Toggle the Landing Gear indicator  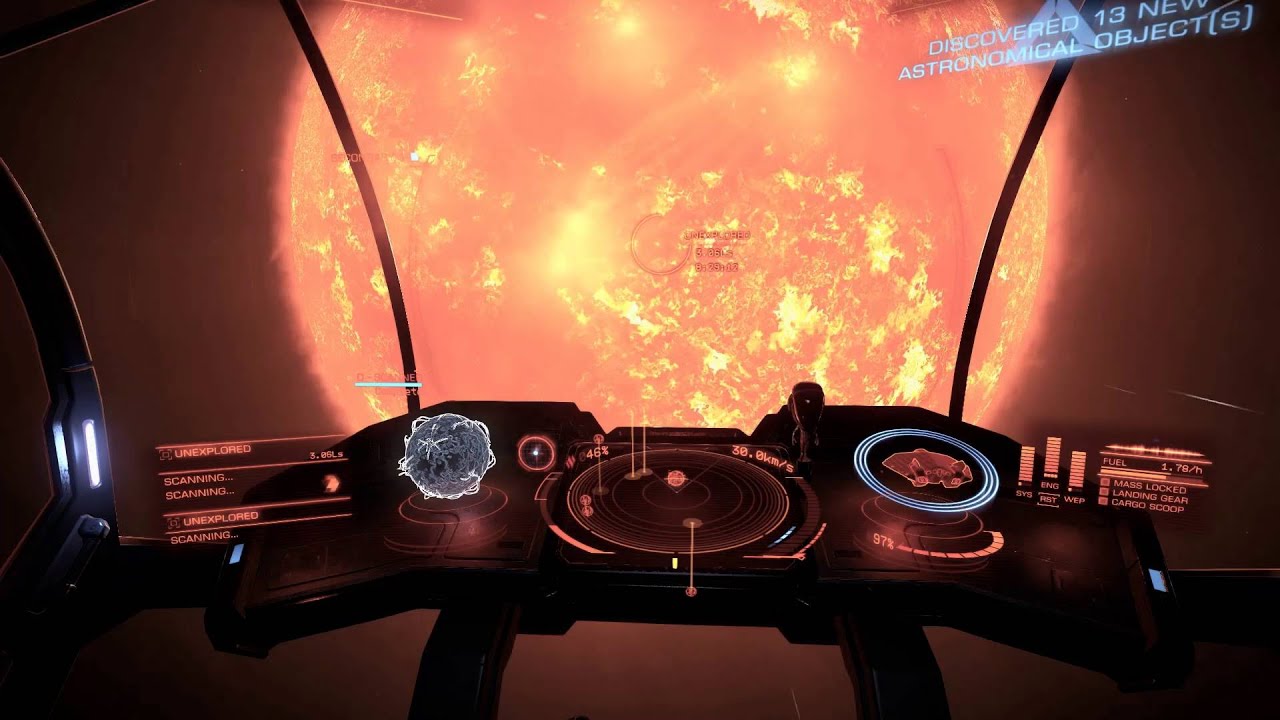click(x=1145, y=498)
